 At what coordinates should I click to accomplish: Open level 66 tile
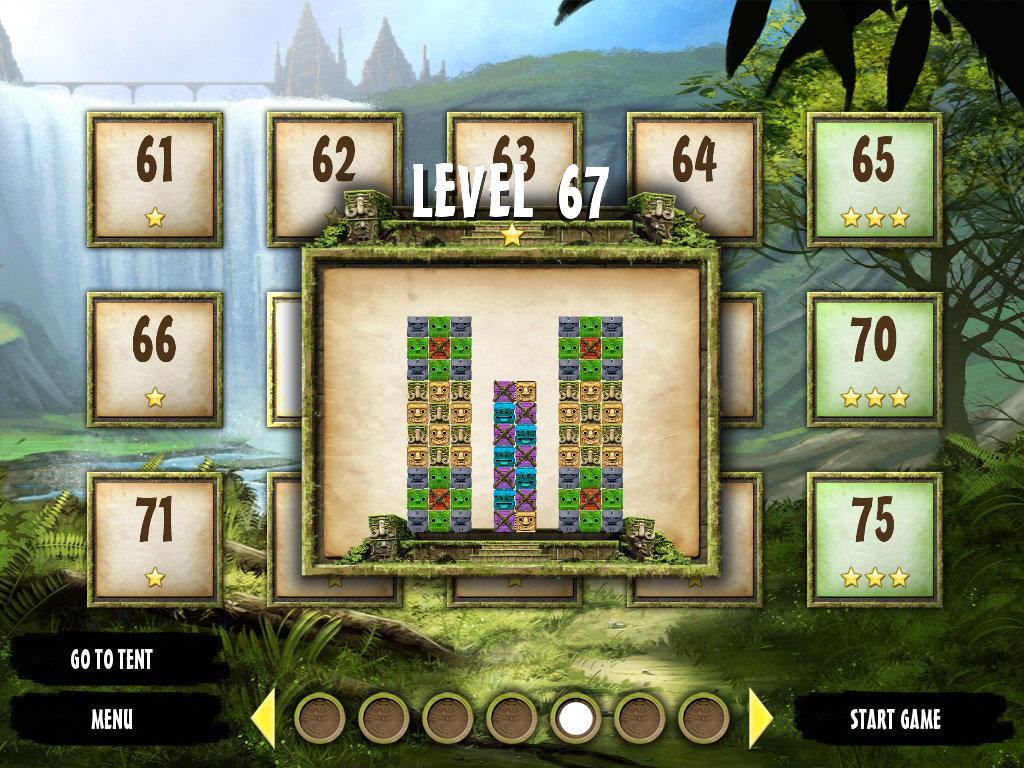click(155, 359)
